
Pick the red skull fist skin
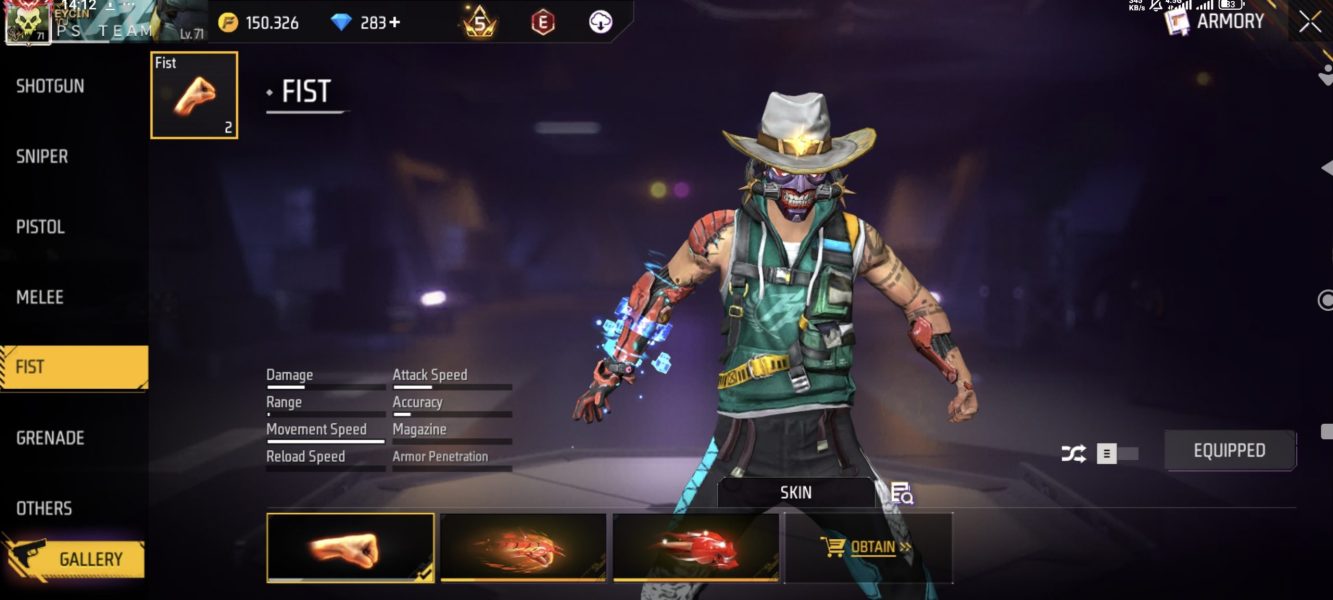click(696, 547)
